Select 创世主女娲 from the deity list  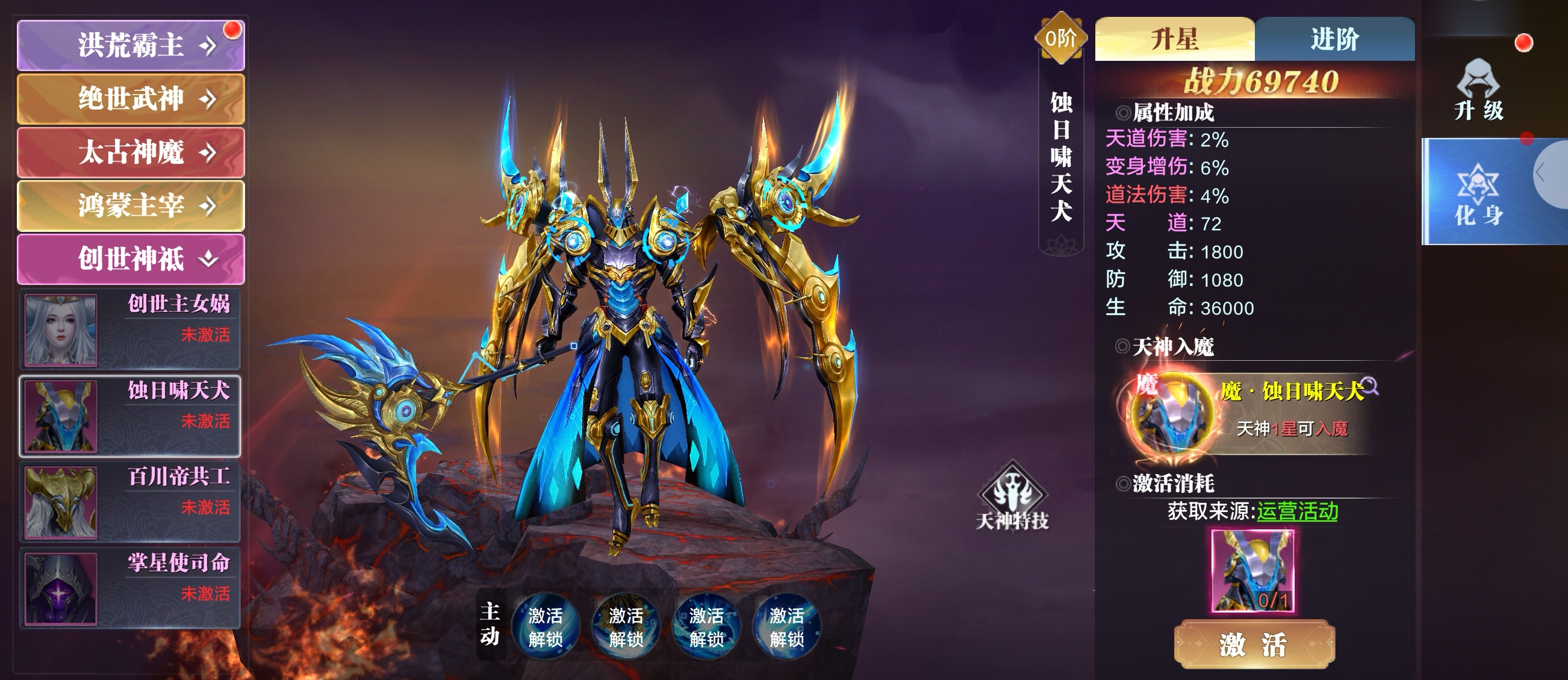click(x=130, y=329)
